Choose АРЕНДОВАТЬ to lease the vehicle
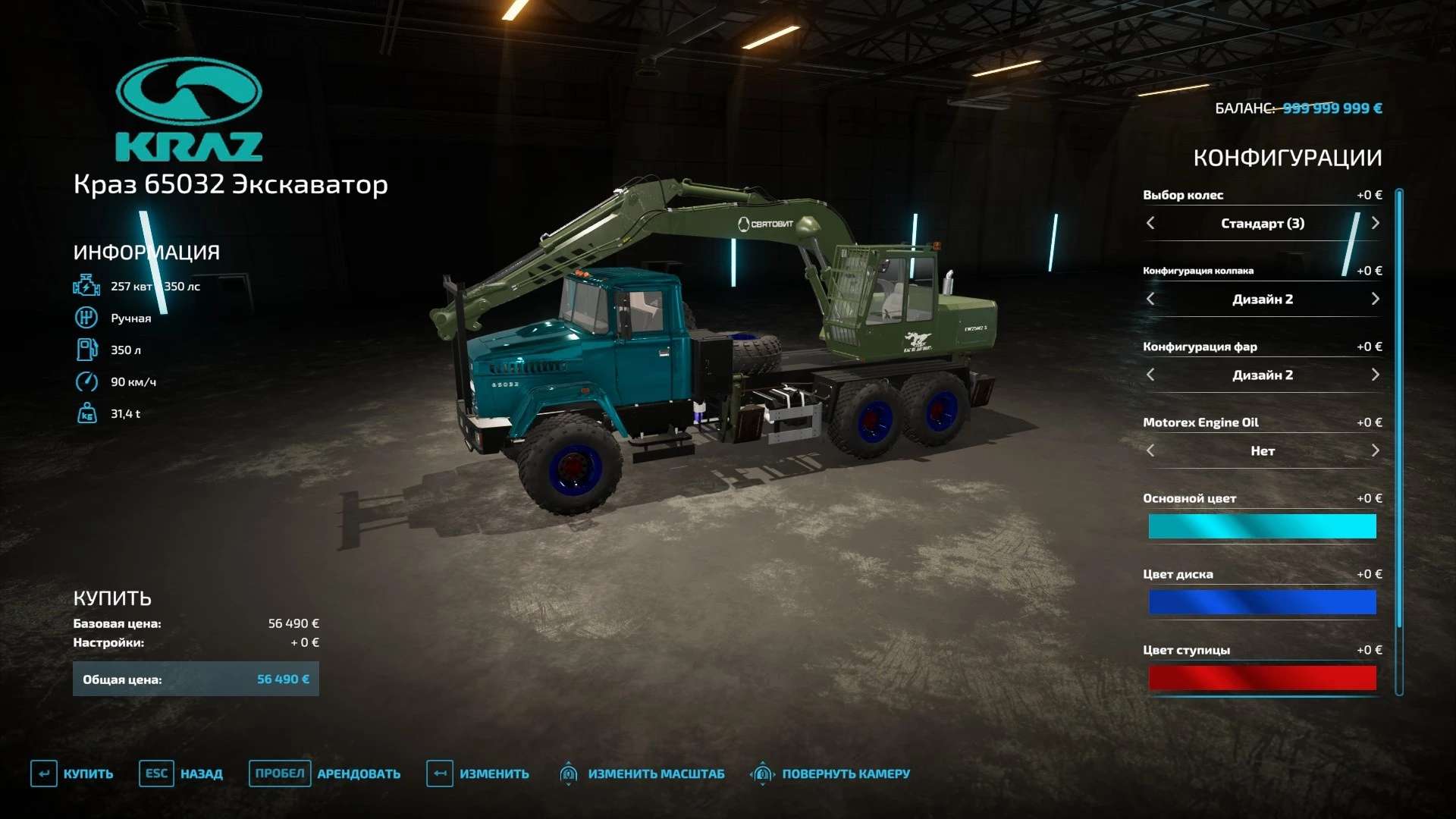This screenshot has height=819, width=1456. point(325,773)
